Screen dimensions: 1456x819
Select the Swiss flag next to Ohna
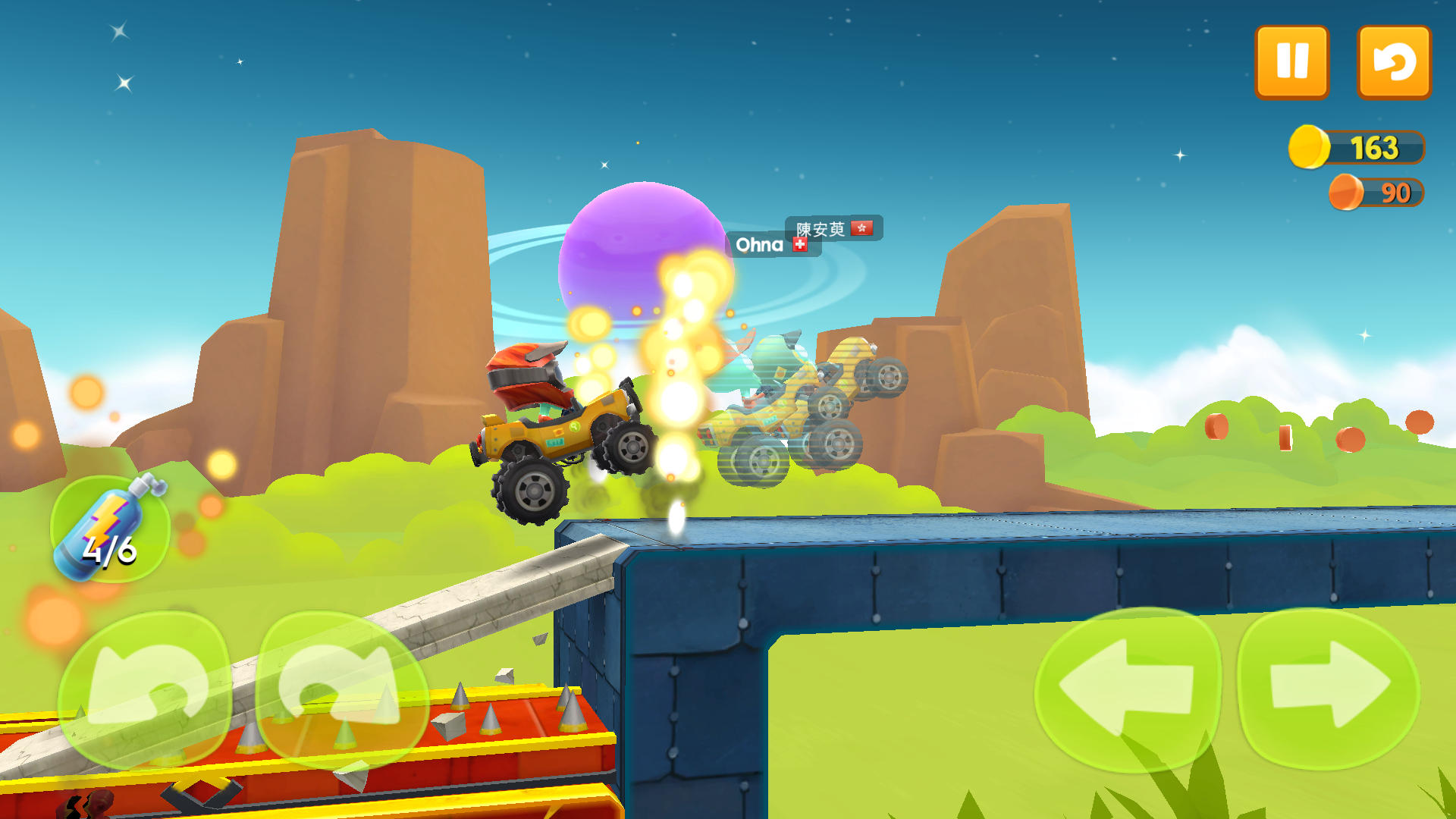tap(802, 245)
